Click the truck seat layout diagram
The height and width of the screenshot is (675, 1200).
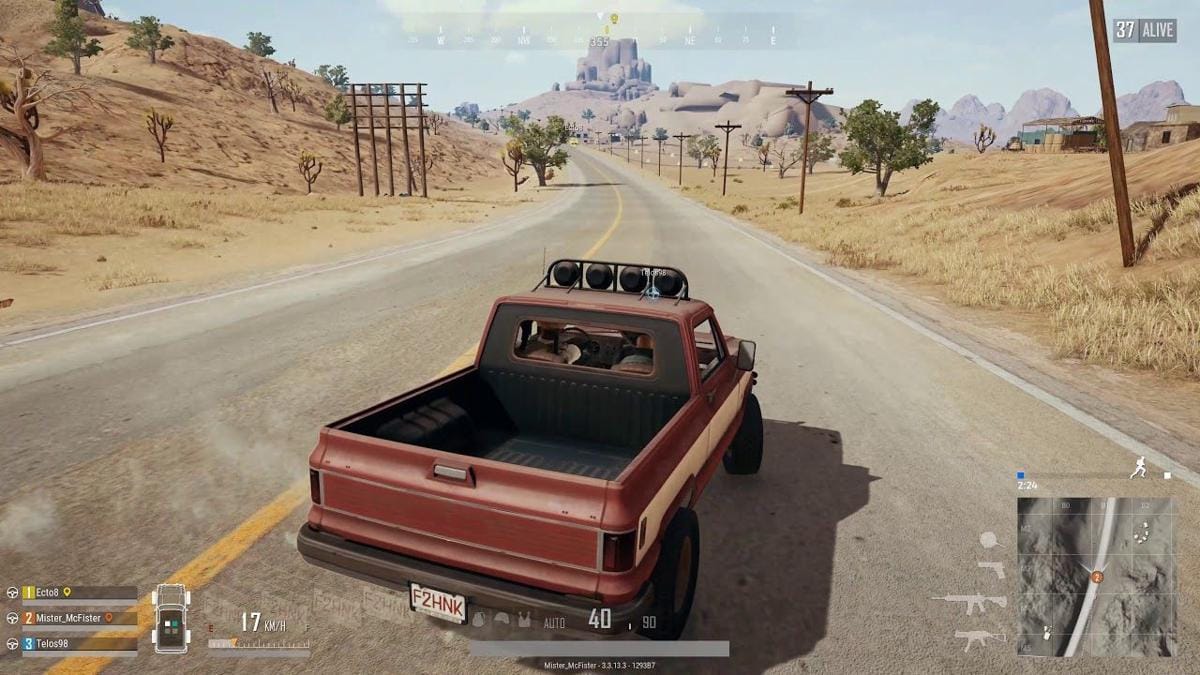(x=171, y=618)
